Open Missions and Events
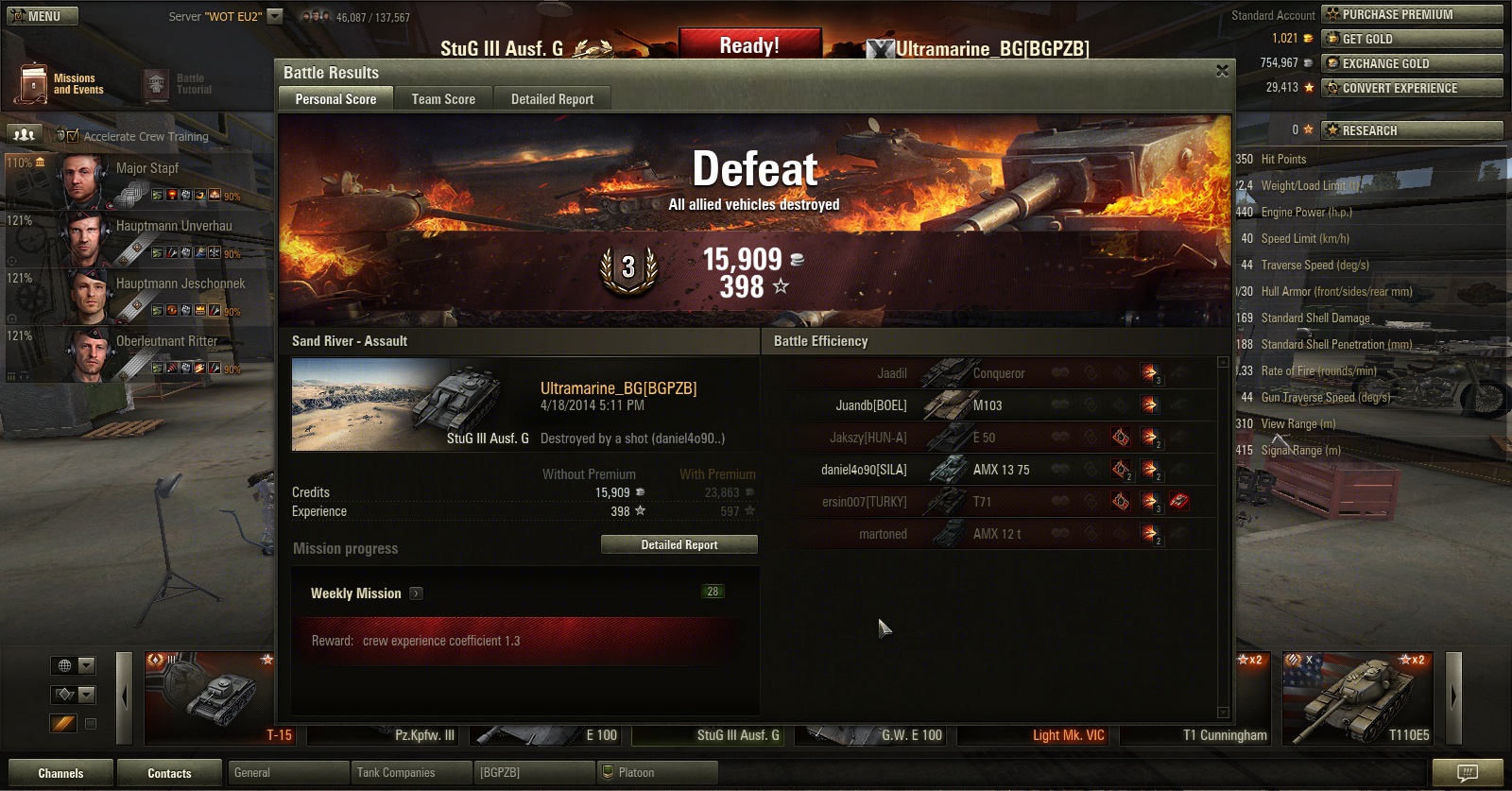 tap(62, 84)
